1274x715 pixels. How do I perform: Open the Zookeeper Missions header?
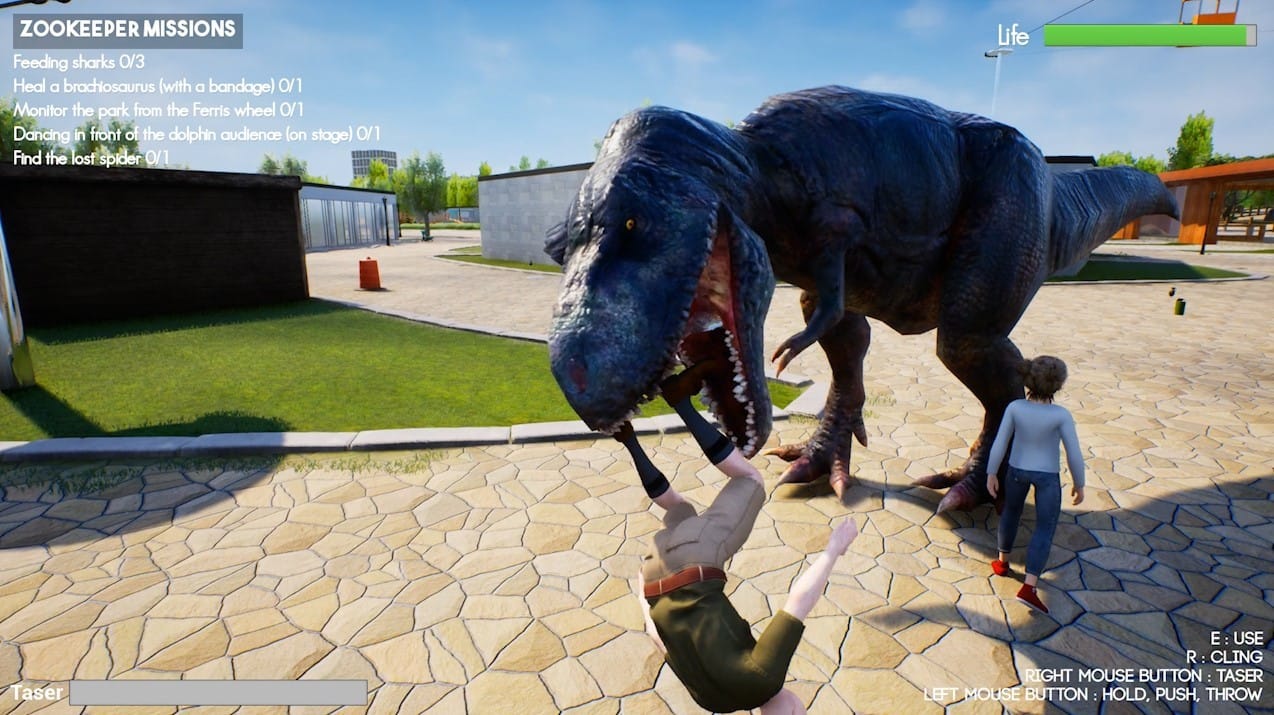(127, 30)
